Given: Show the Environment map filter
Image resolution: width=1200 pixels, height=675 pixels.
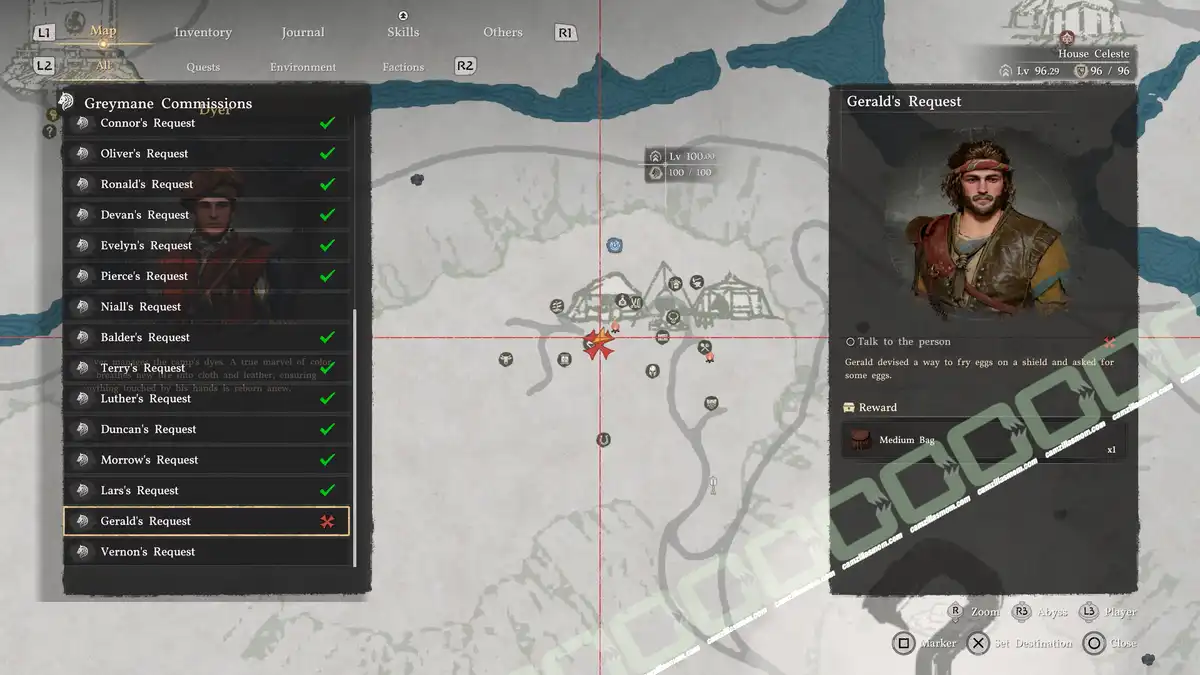Looking at the screenshot, I should pos(303,67).
